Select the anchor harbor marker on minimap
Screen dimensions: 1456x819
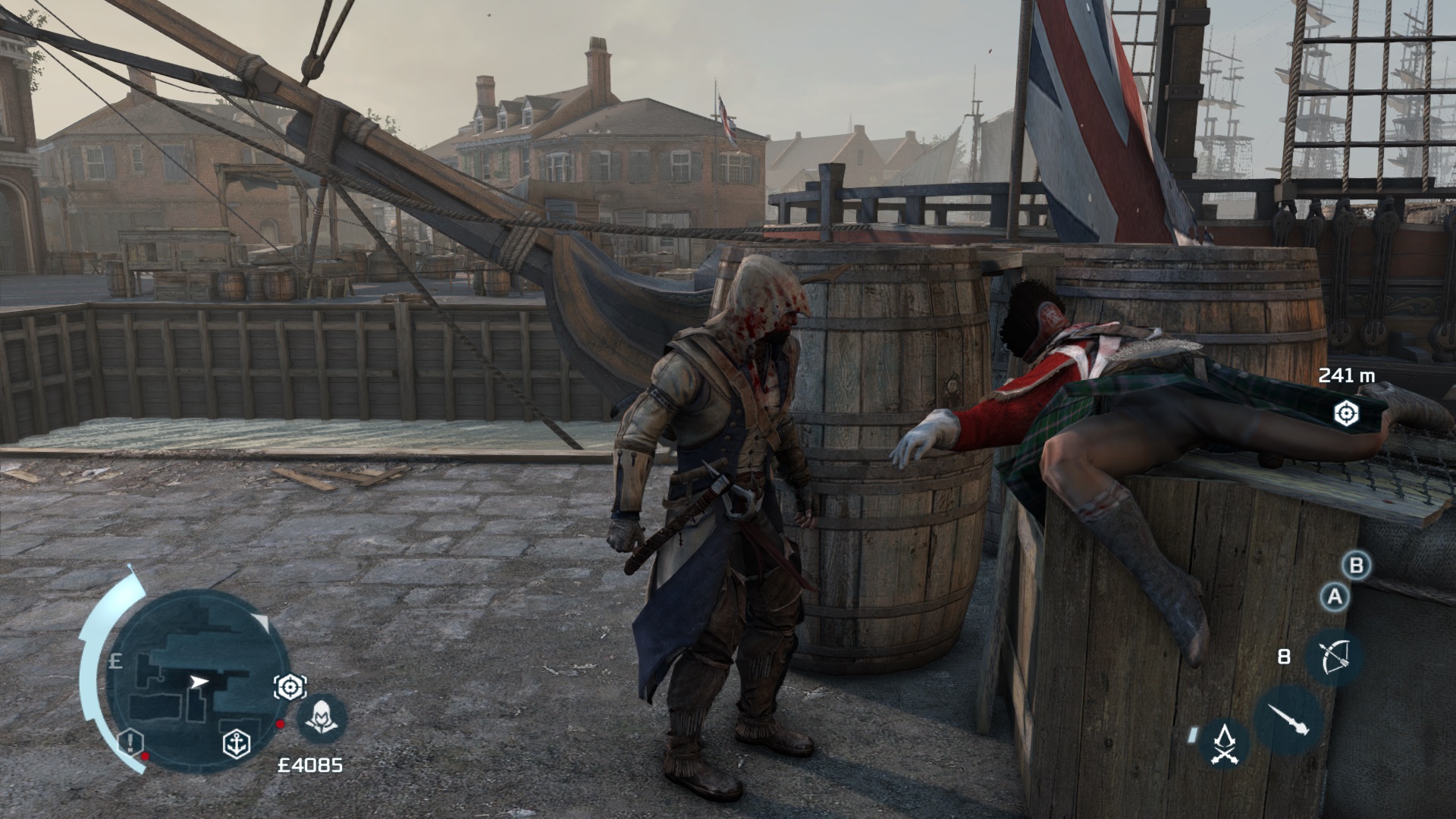[237, 744]
